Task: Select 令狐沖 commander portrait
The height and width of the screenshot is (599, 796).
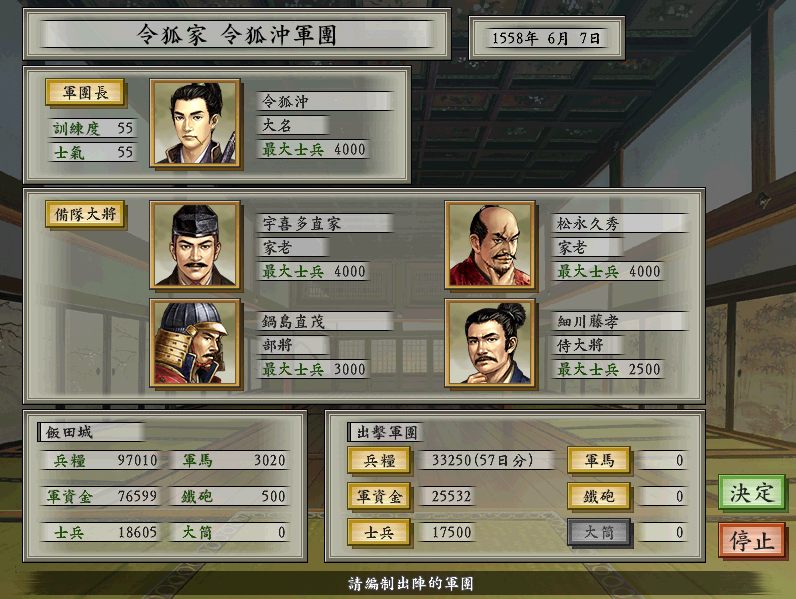Action: pyautogui.click(x=195, y=123)
